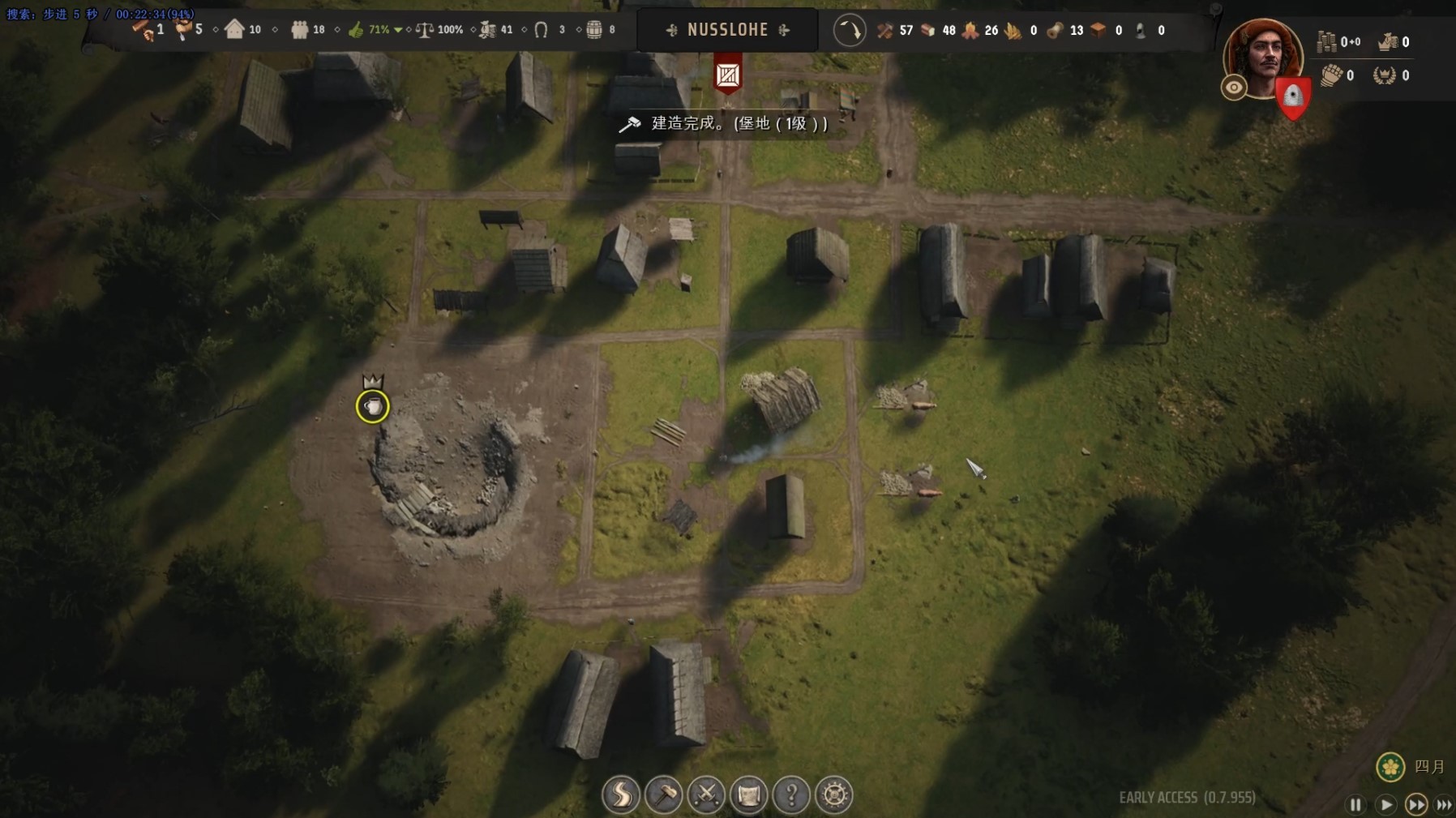Open the scroll map button
This screenshot has width=1456, height=818.
tap(749, 794)
